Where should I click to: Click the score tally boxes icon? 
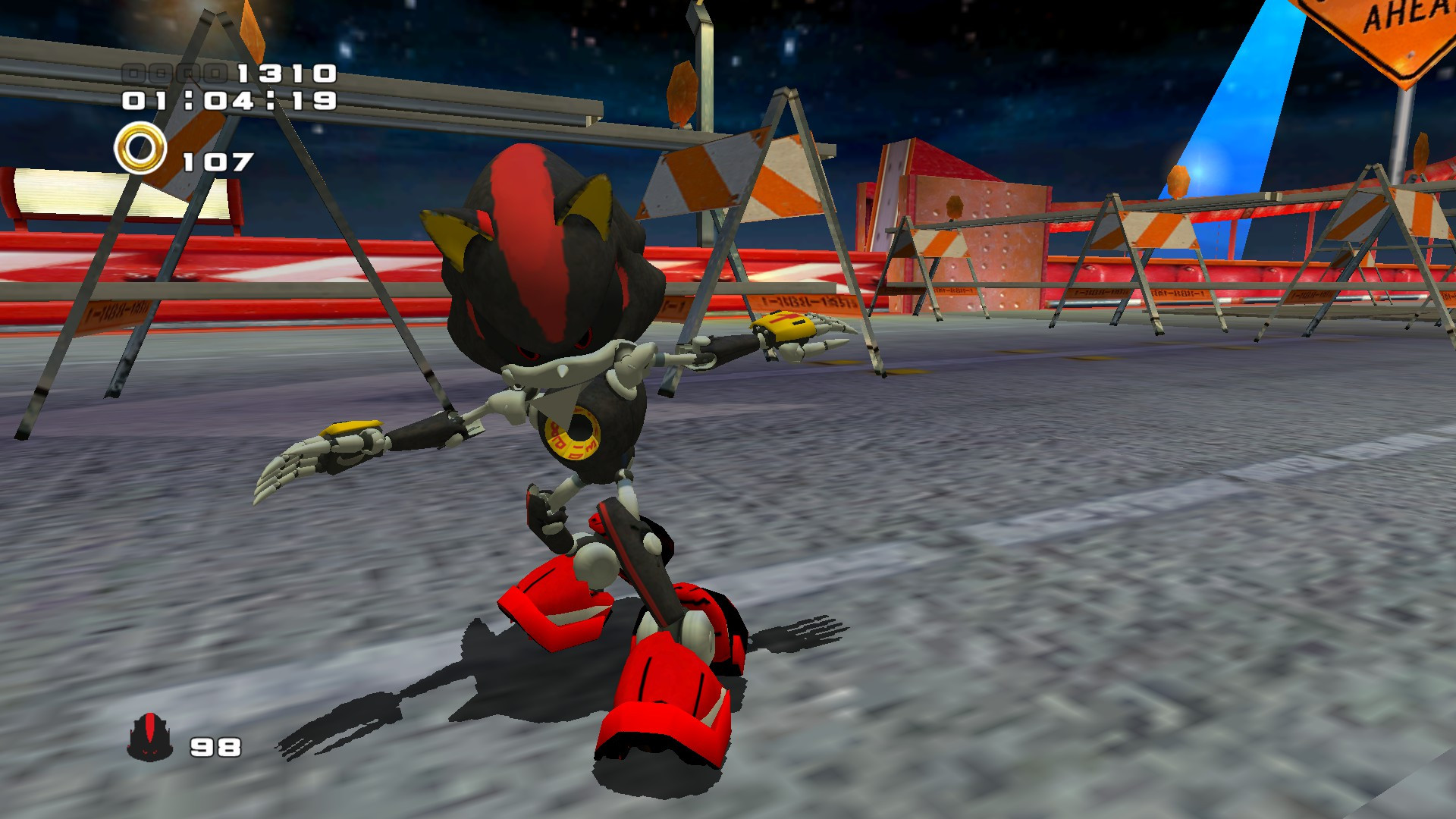click(175, 74)
